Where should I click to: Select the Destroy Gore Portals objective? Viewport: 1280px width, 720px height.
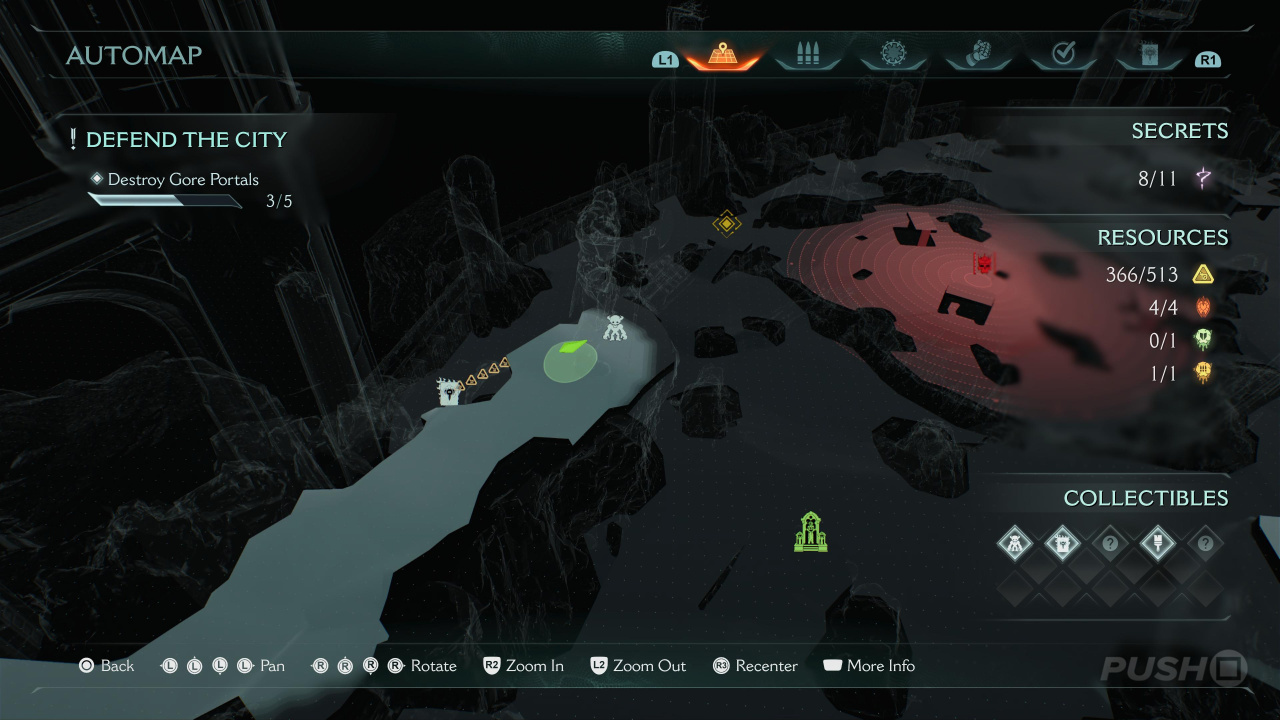pyautogui.click(x=183, y=180)
